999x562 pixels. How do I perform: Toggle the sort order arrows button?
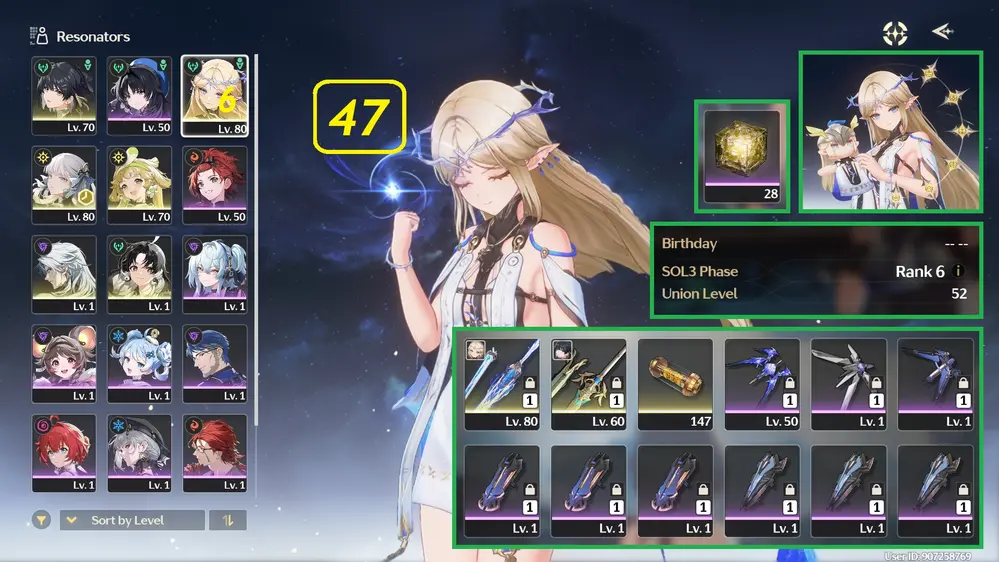coord(227,520)
